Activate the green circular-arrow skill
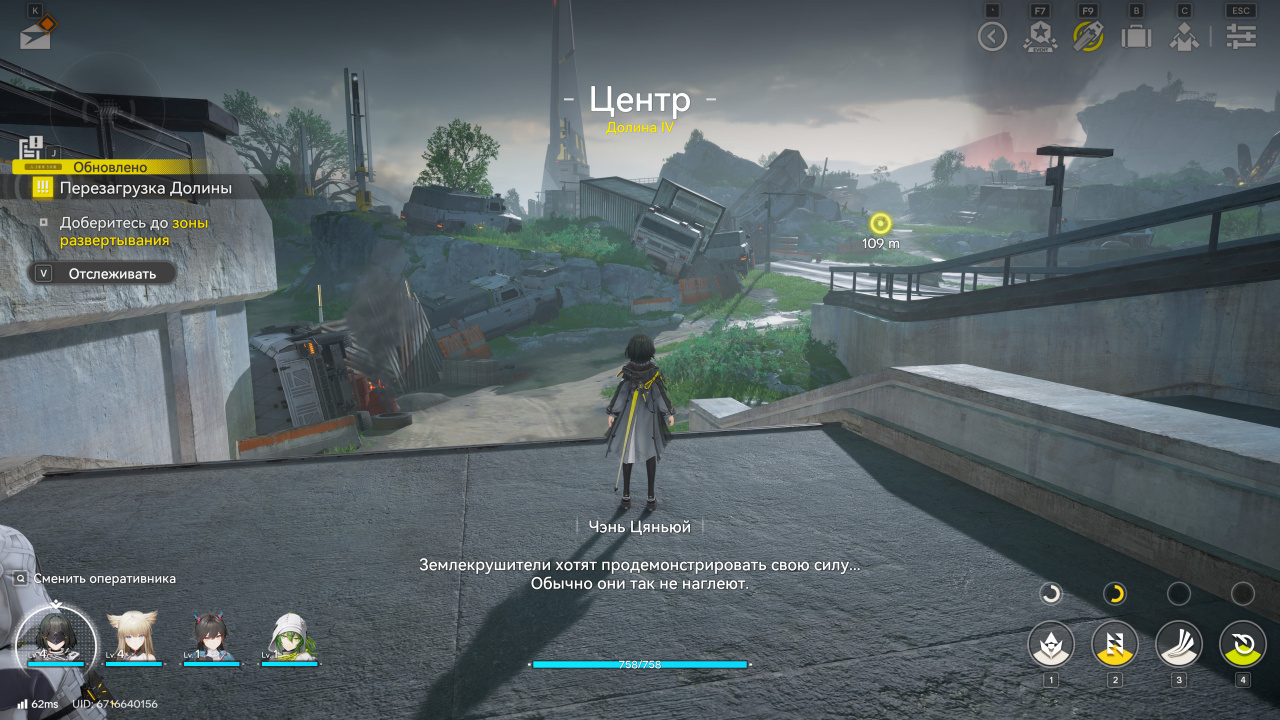This screenshot has height=720, width=1280. pos(1243,644)
